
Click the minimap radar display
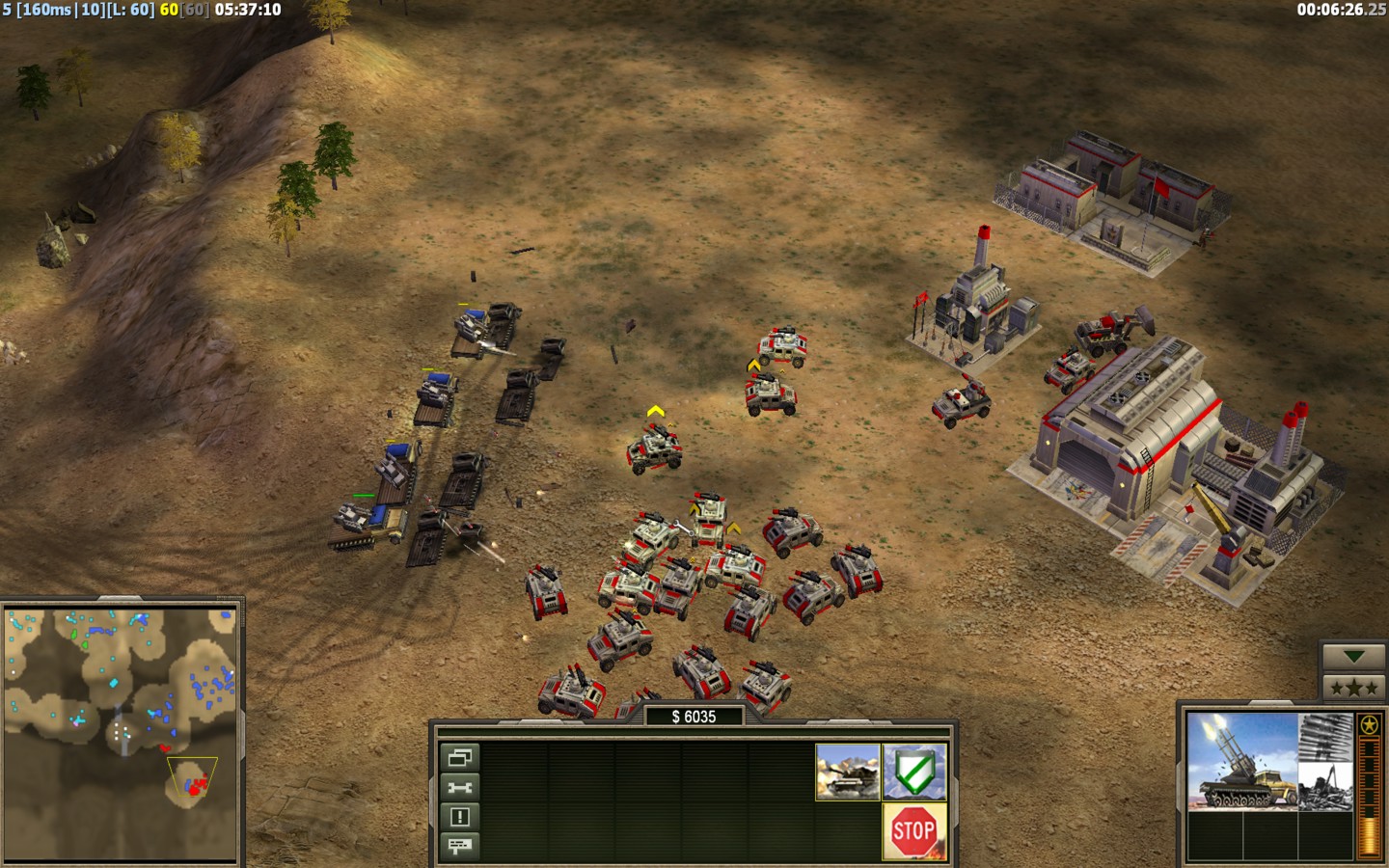(x=121, y=733)
